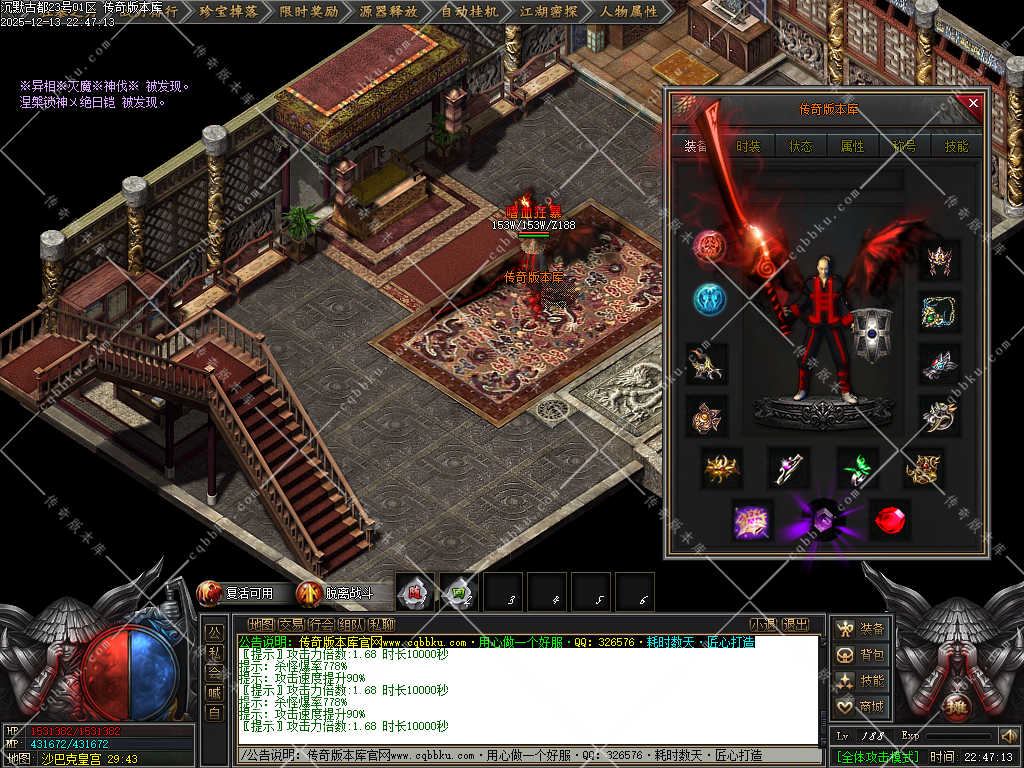Switch to the 时装 tab

click(x=748, y=146)
